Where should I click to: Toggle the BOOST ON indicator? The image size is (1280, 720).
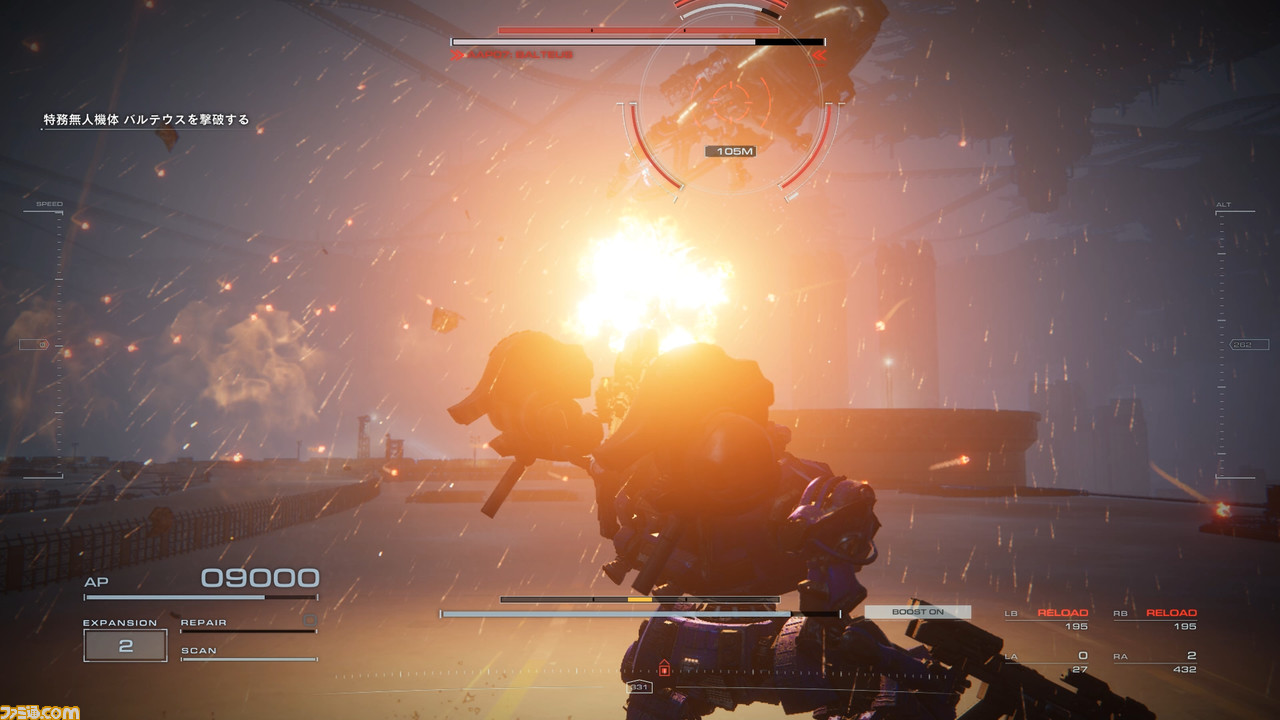[x=917, y=612]
